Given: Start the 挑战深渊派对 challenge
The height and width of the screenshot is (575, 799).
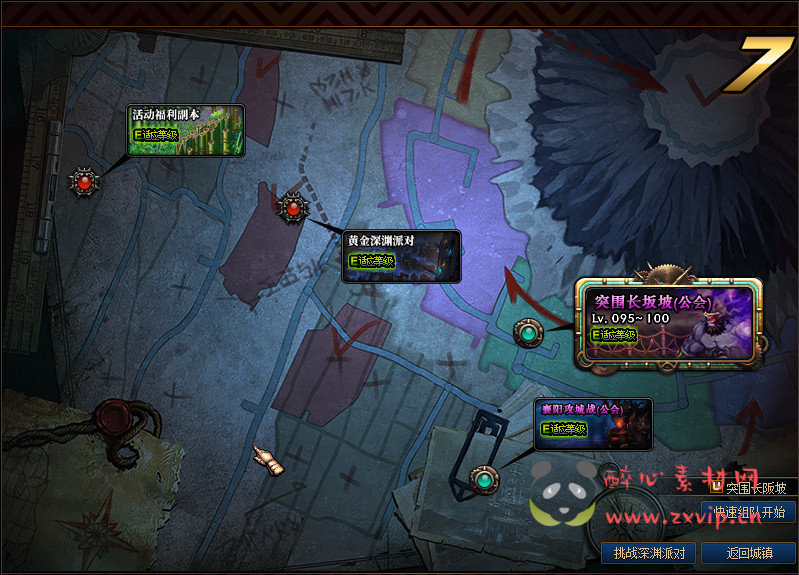Looking at the screenshot, I should [649, 553].
